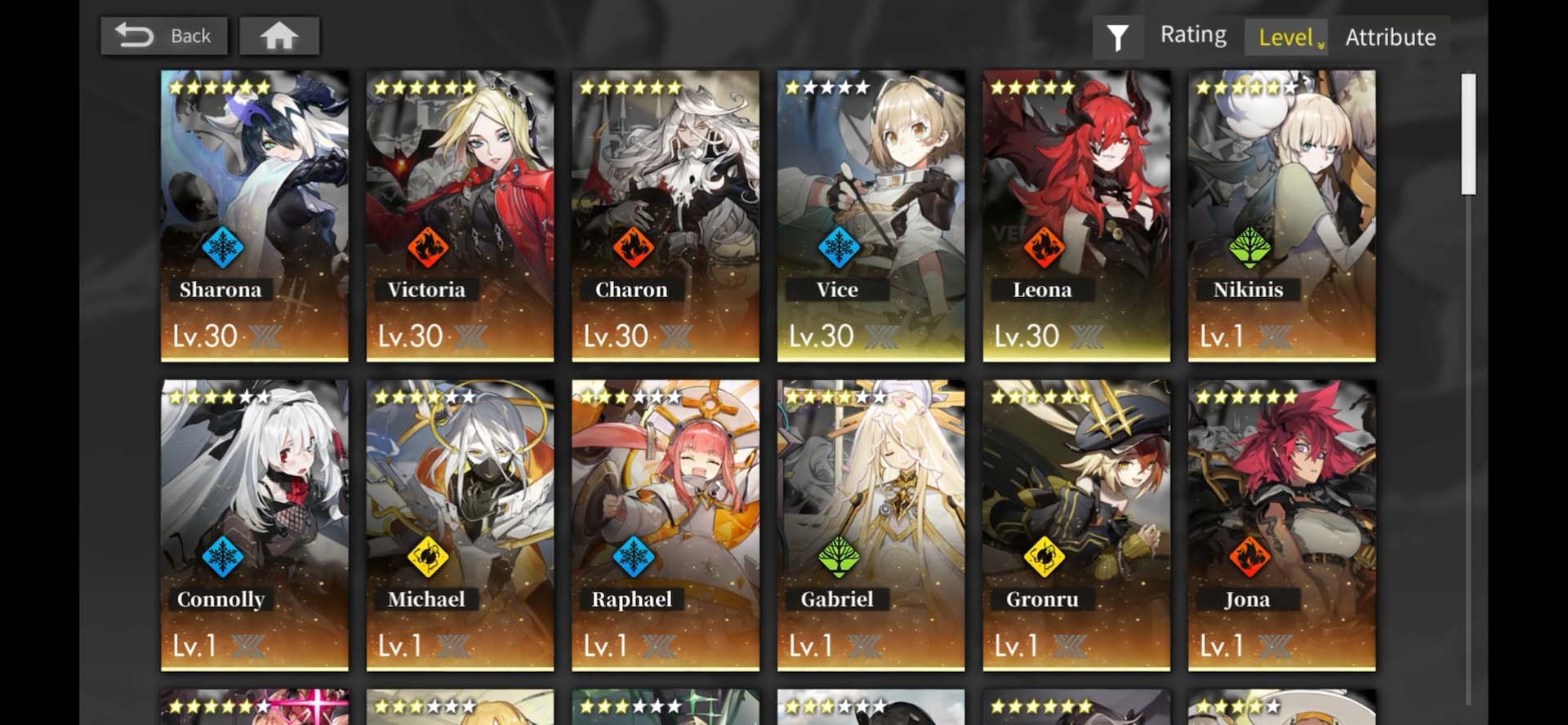Choose the Michael character card
Screen dimensions: 1568x725
(460, 525)
